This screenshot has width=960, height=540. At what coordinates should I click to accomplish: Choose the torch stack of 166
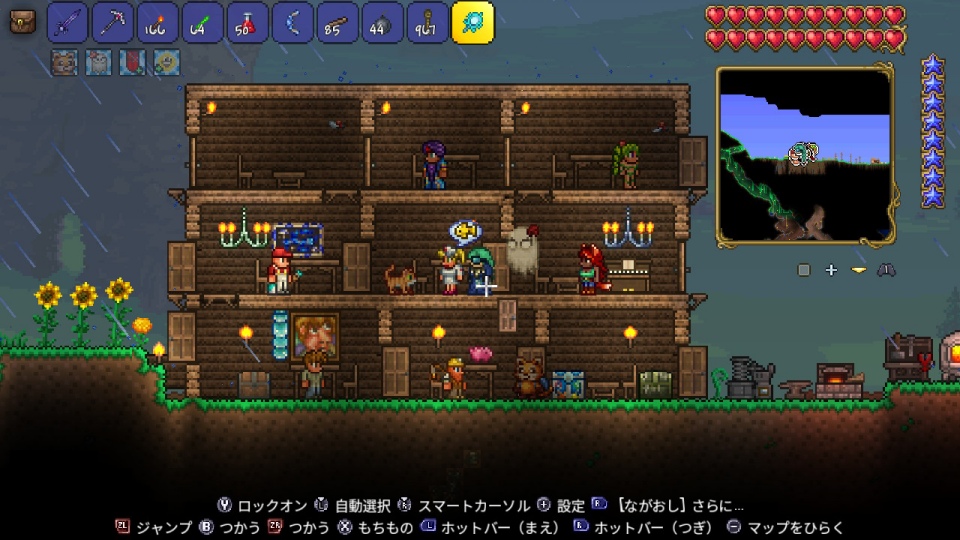pyautogui.click(x=157, y=22)
